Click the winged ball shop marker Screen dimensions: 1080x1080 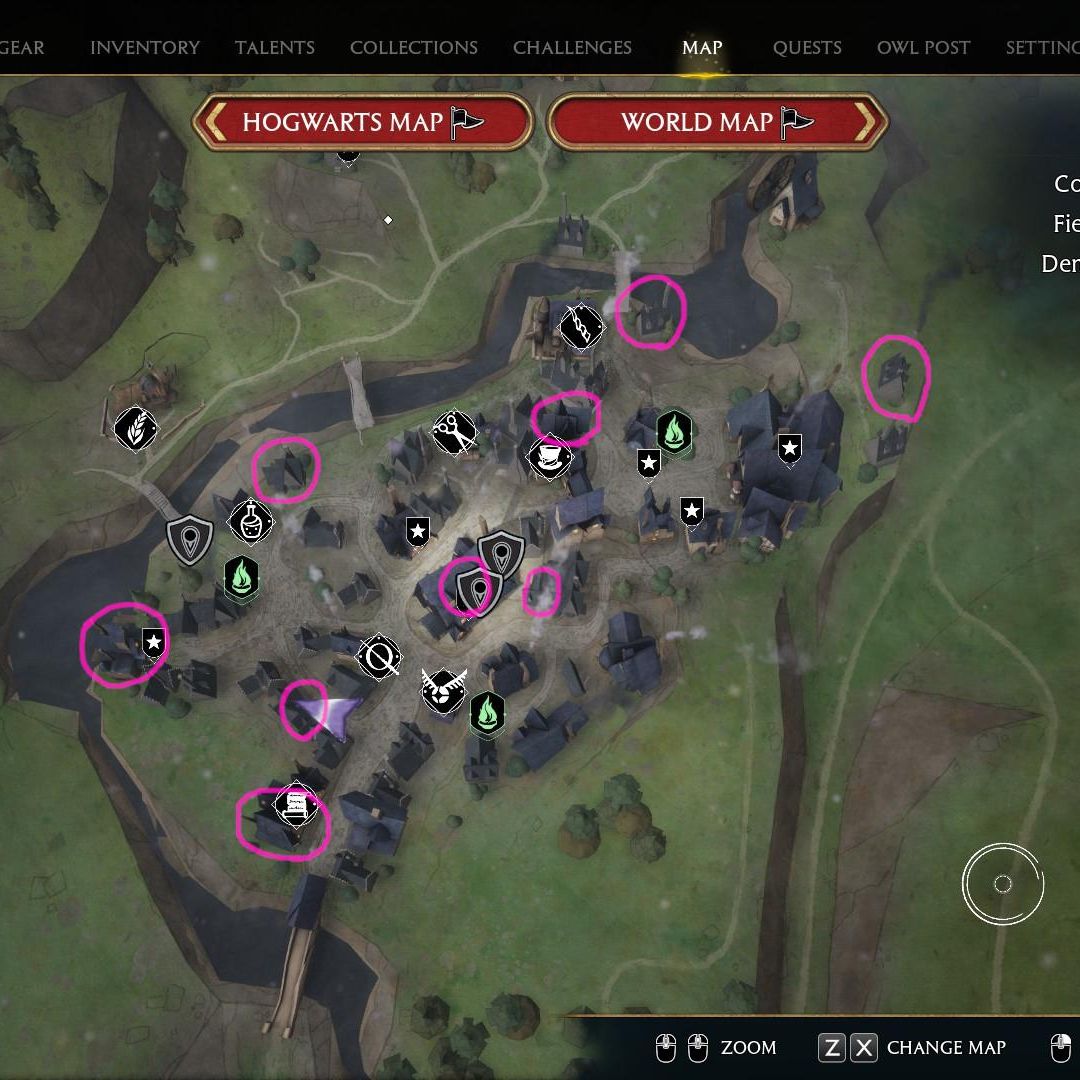tap(444, 690)
